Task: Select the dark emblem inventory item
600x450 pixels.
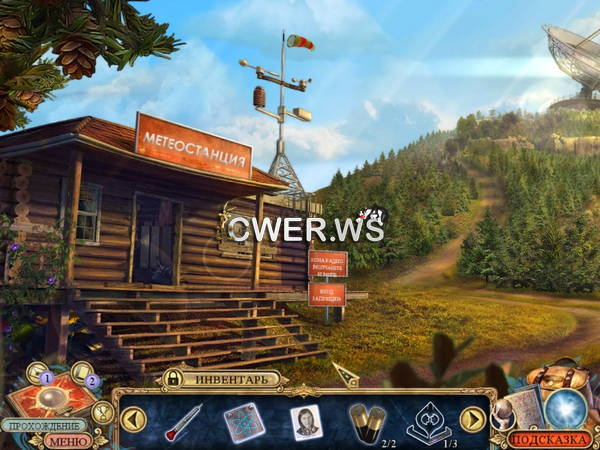Action: click(x=427, y=421)
